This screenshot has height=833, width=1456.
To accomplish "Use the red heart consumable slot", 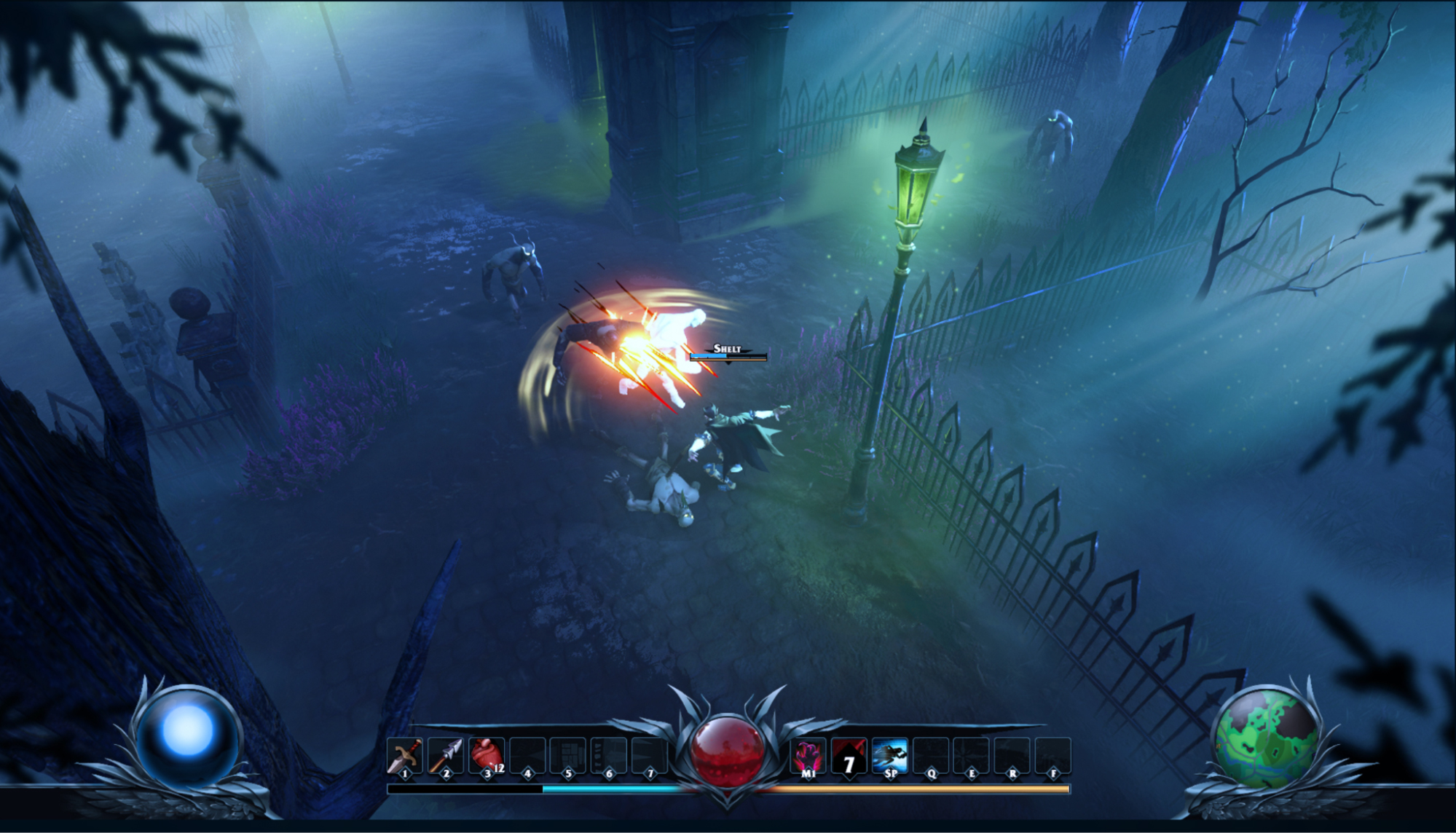I will pos(487,756).
